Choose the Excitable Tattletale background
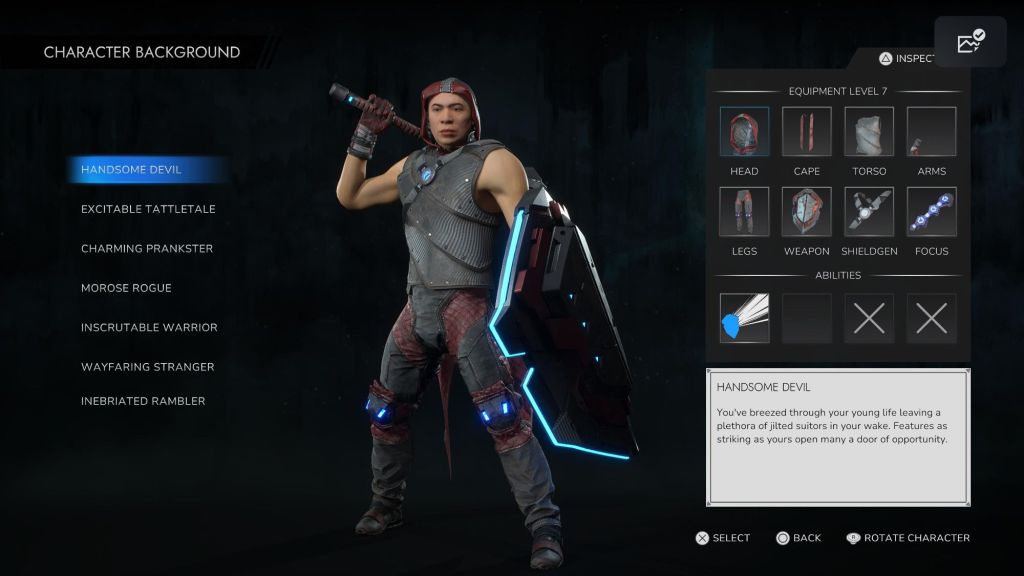This screenshot has width=1024, height=576. coord(148,209)
